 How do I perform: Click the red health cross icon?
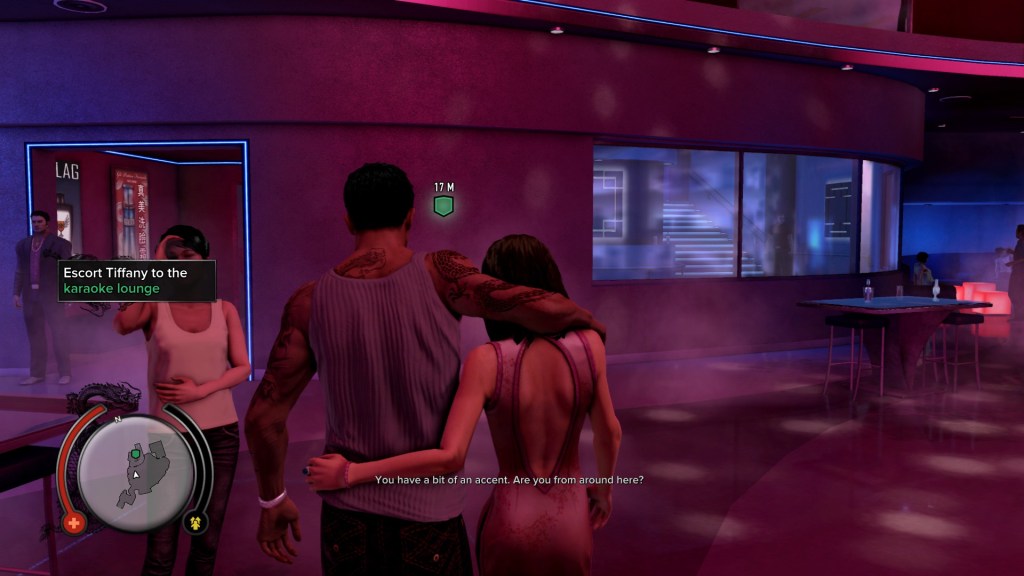point(74,522)
